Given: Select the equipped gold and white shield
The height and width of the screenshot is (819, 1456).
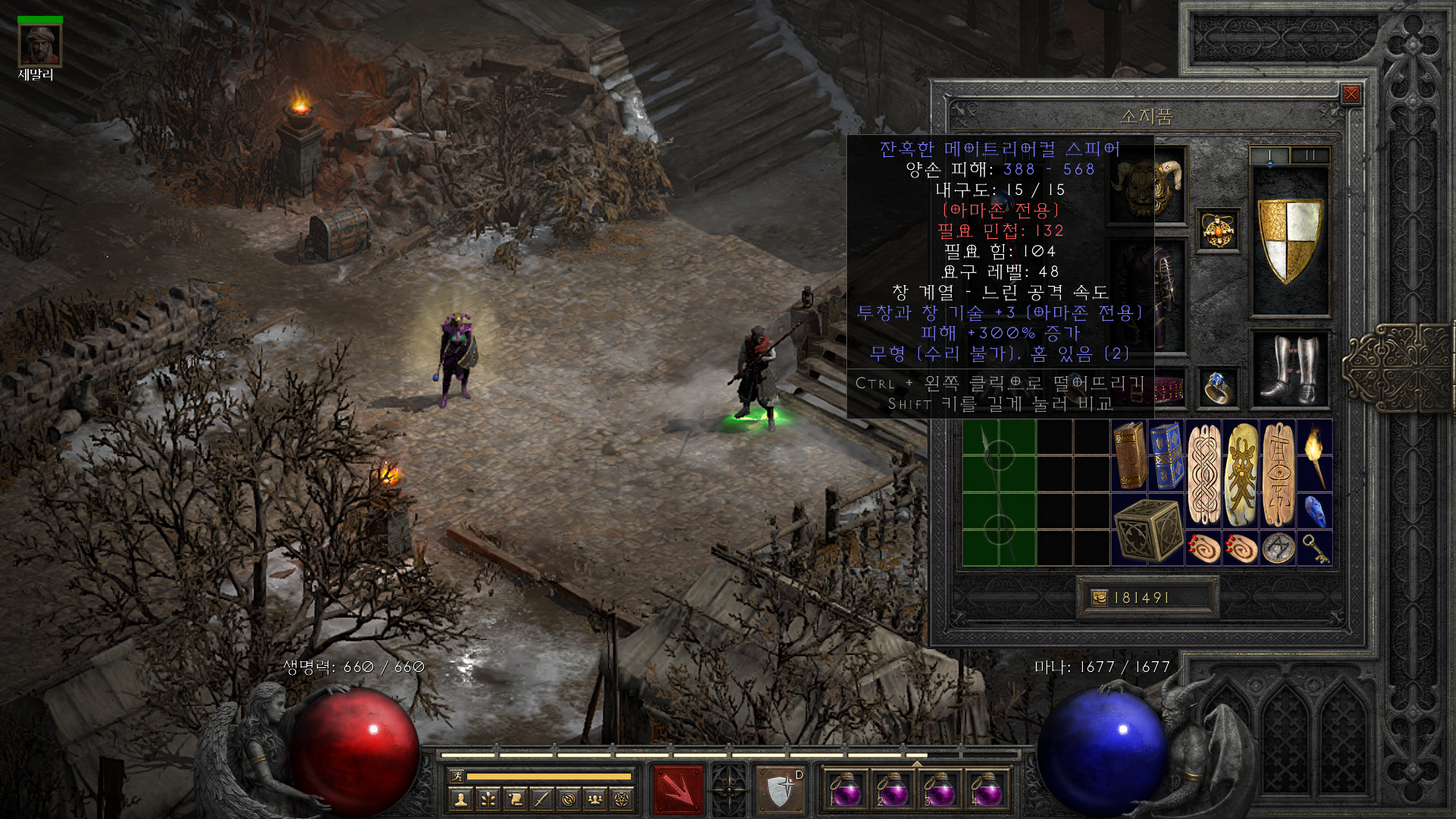Looking at the screenshot, I should coord(1290,240).
